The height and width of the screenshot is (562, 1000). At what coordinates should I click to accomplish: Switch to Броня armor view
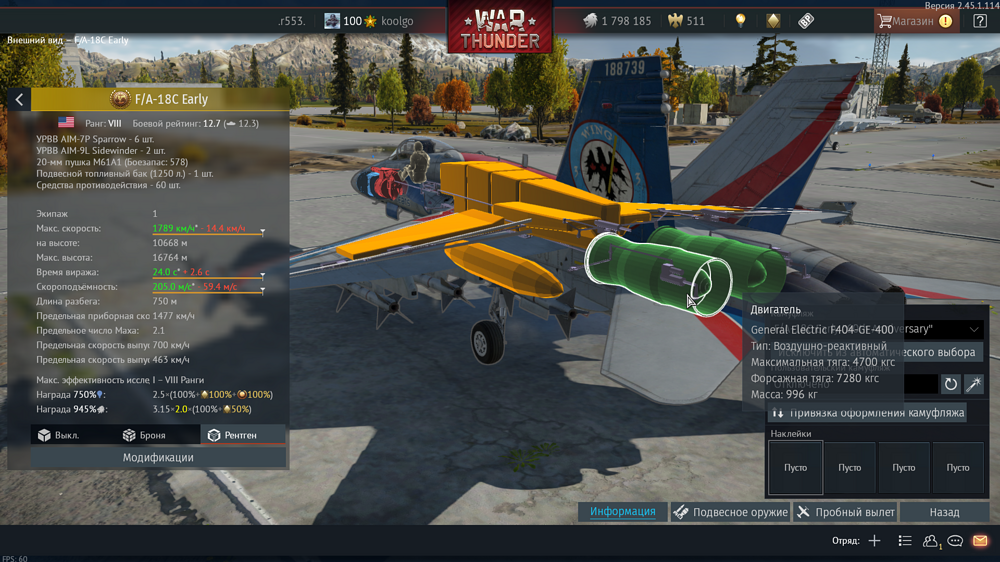(142, 435)
